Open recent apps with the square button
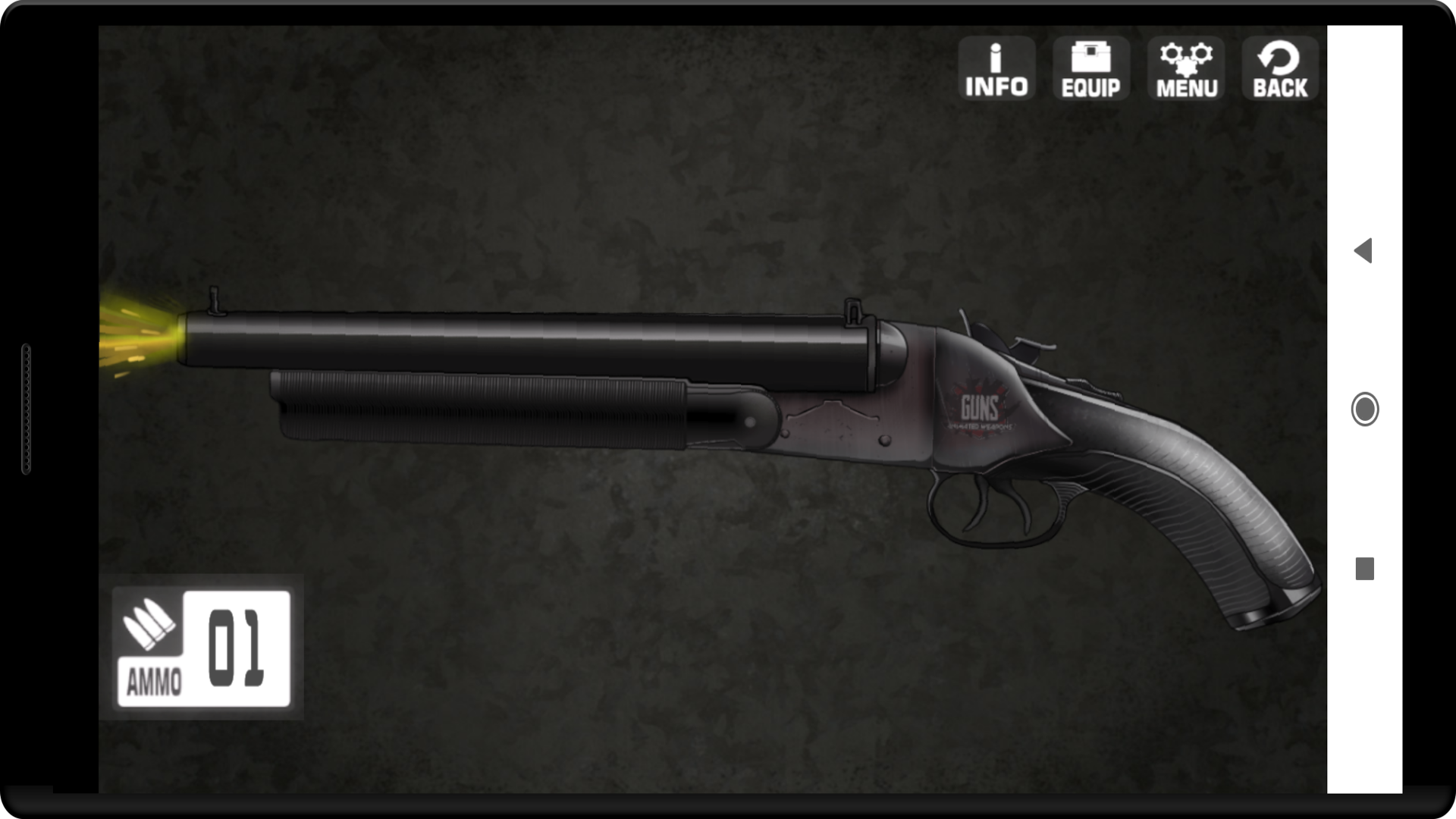Viewport: 1456px width, 819px height. tap(1363, 567)
